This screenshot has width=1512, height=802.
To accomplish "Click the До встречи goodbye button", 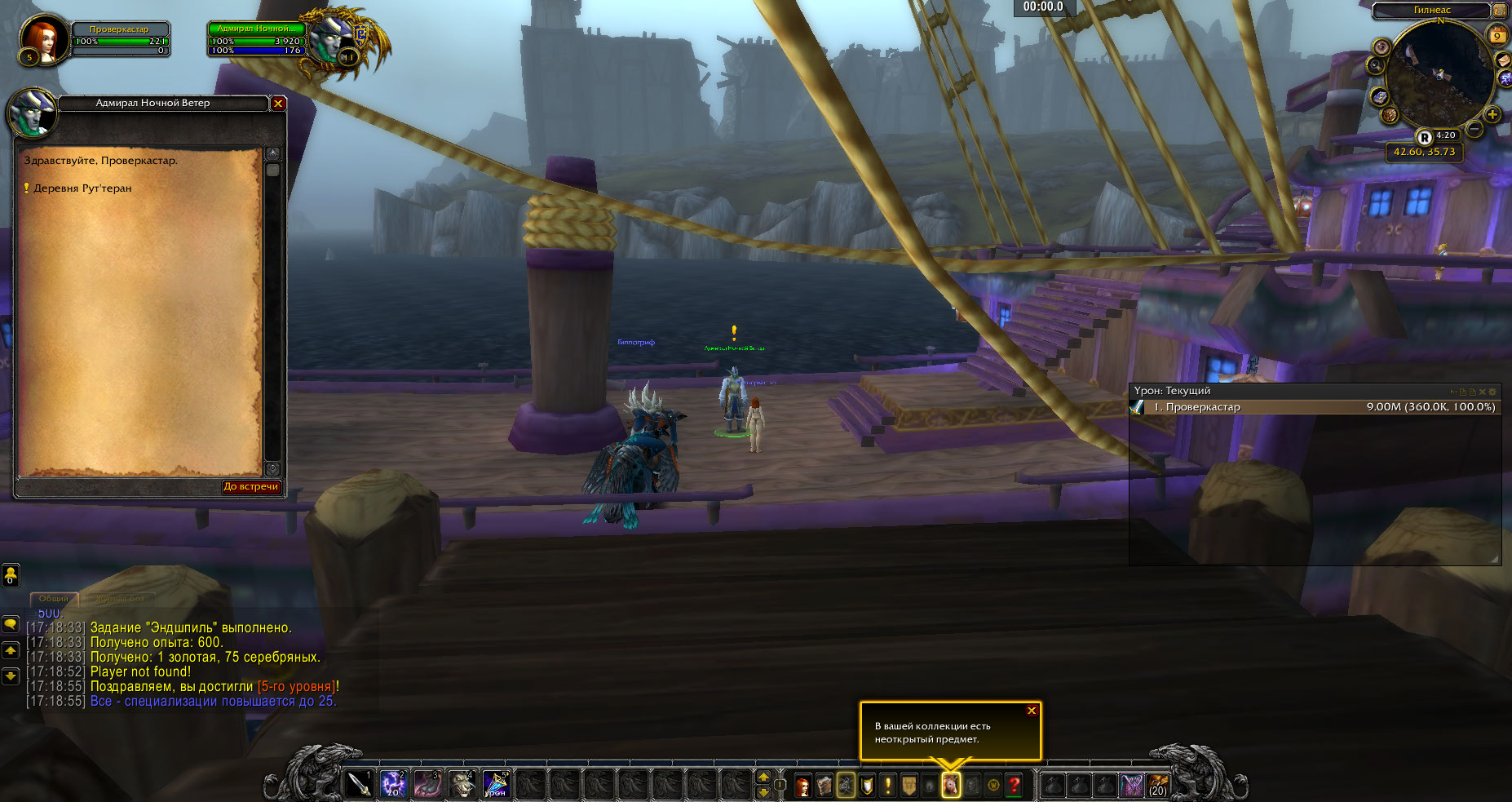I will click(x=251, y=487).
